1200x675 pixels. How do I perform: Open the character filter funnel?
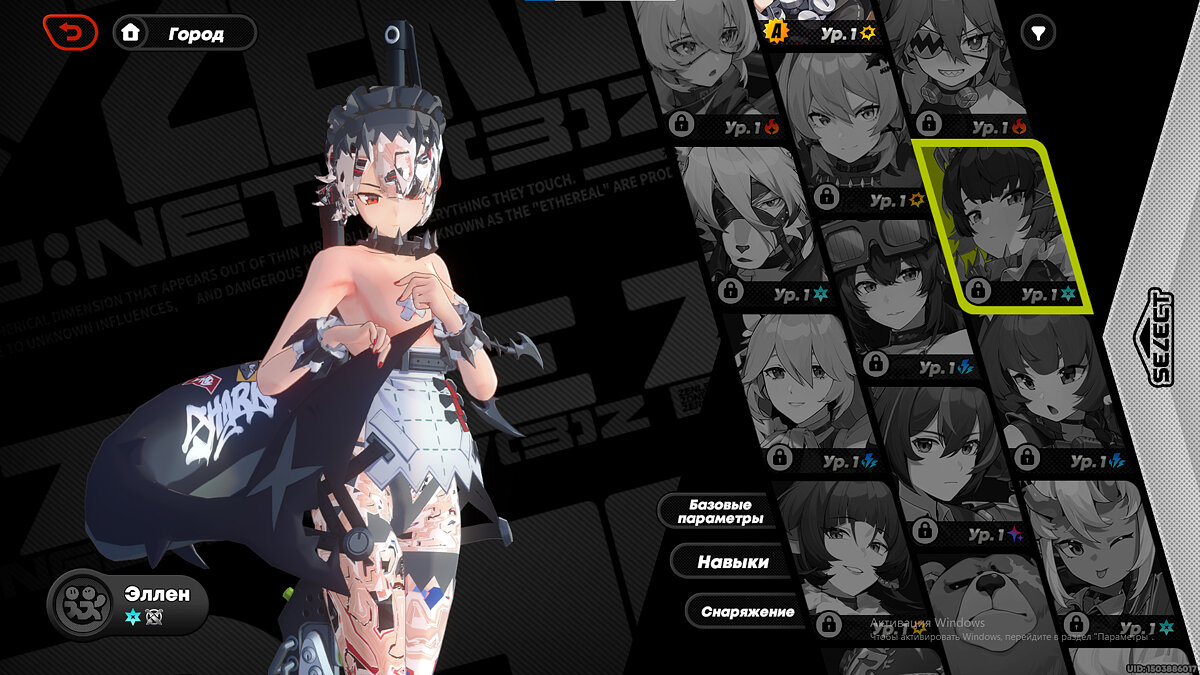[x=1039, y=33]
